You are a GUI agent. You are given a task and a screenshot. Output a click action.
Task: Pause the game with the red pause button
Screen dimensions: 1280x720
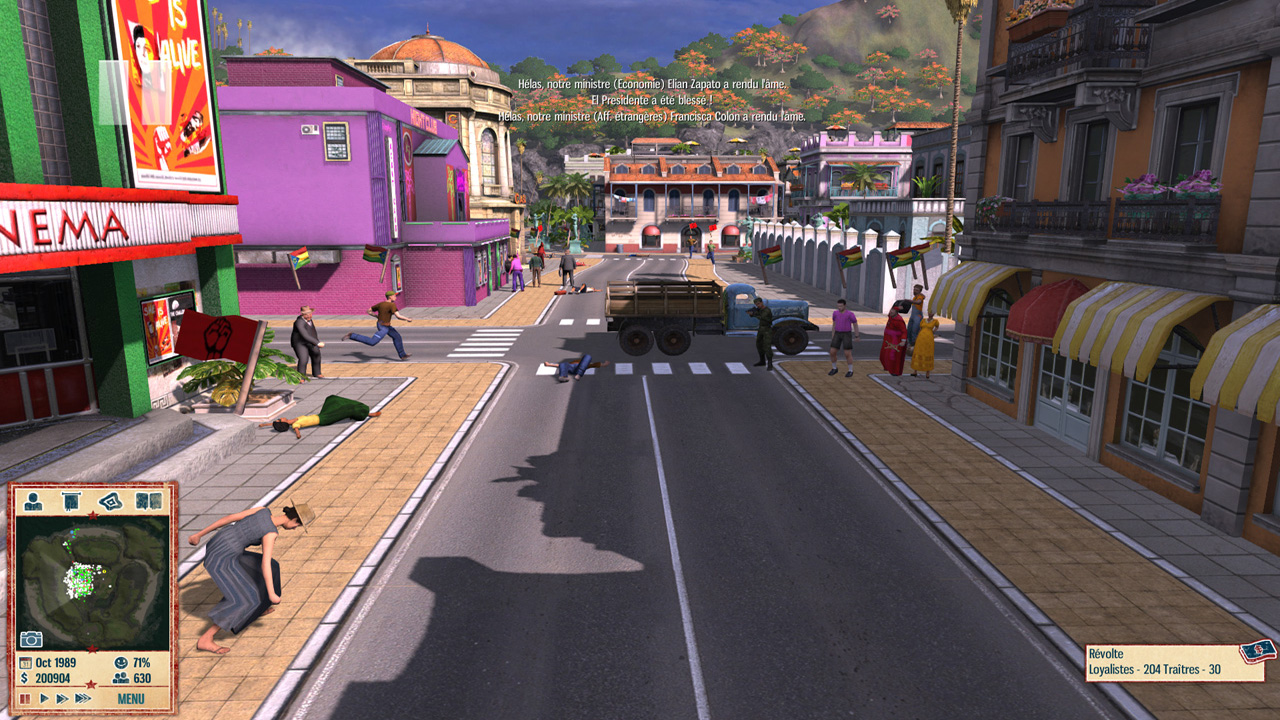pos(25,699)
